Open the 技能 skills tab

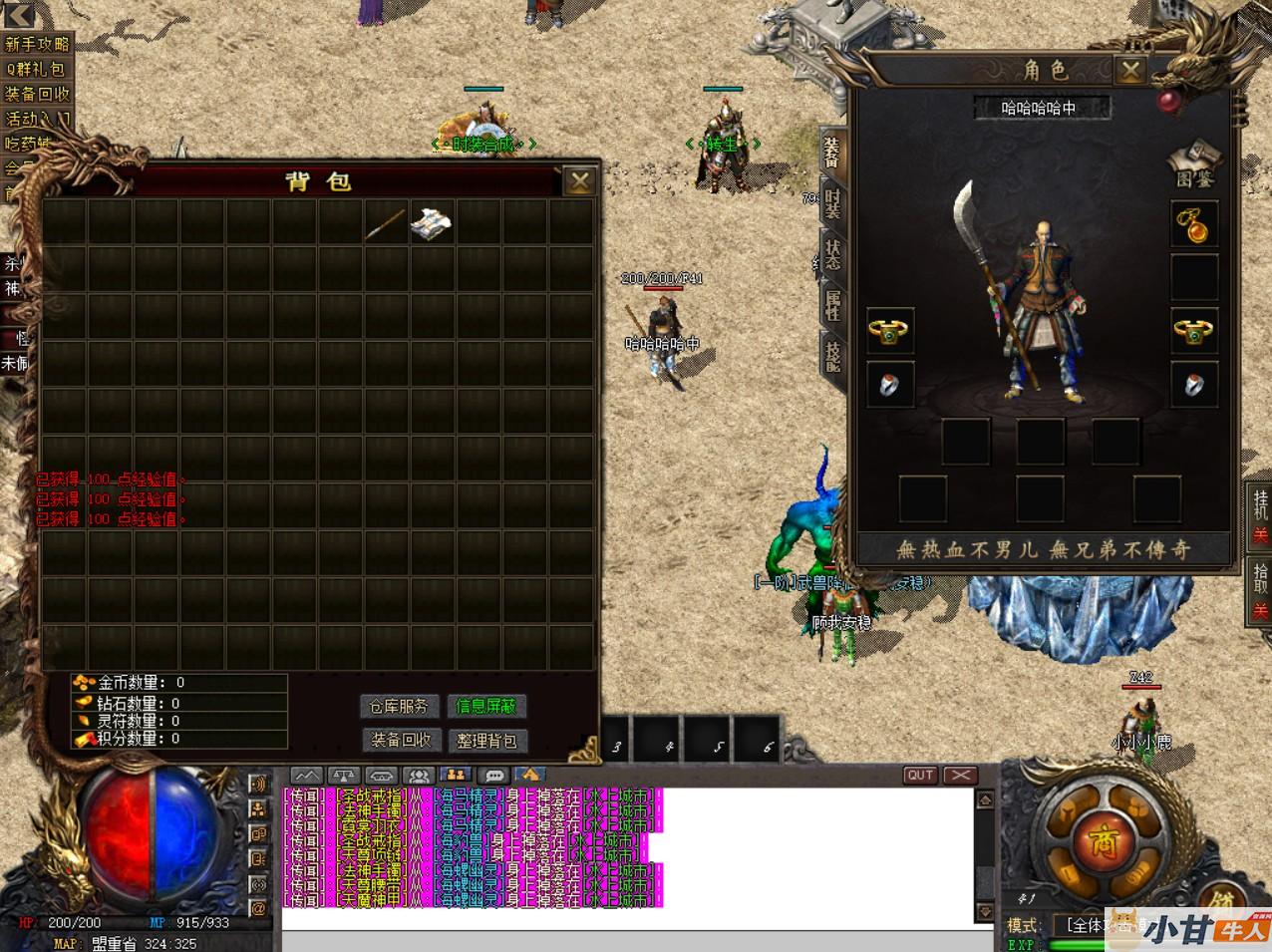833,354
